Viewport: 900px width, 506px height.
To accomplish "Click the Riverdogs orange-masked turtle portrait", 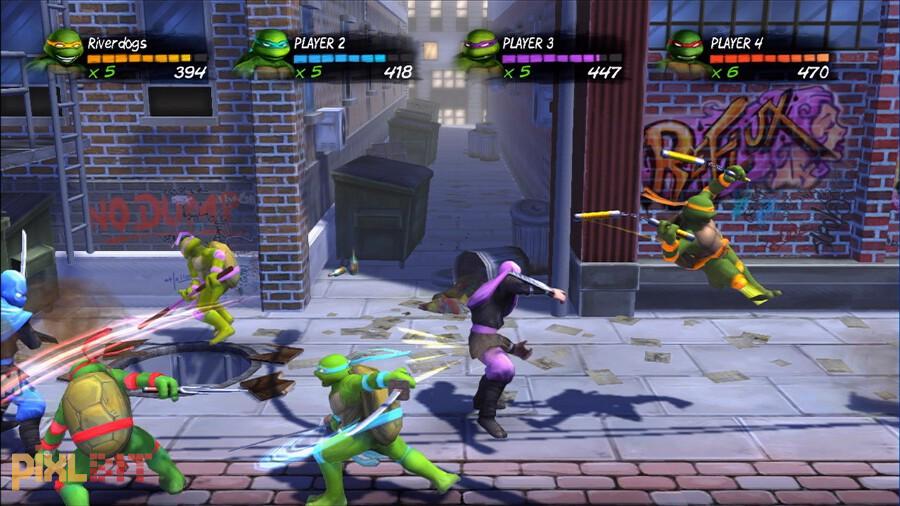I will pyautogui.click(x=62, y=49).
